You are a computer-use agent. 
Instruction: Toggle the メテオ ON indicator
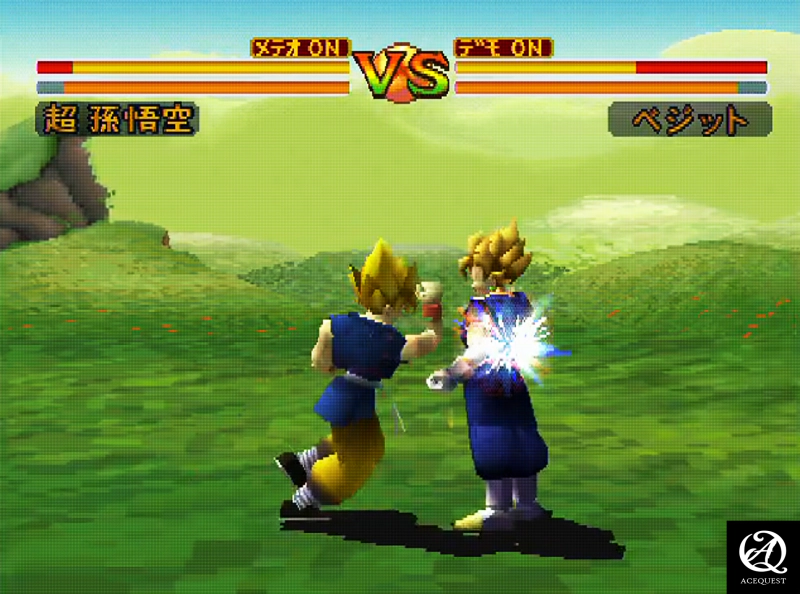click(x=300, y=48)
